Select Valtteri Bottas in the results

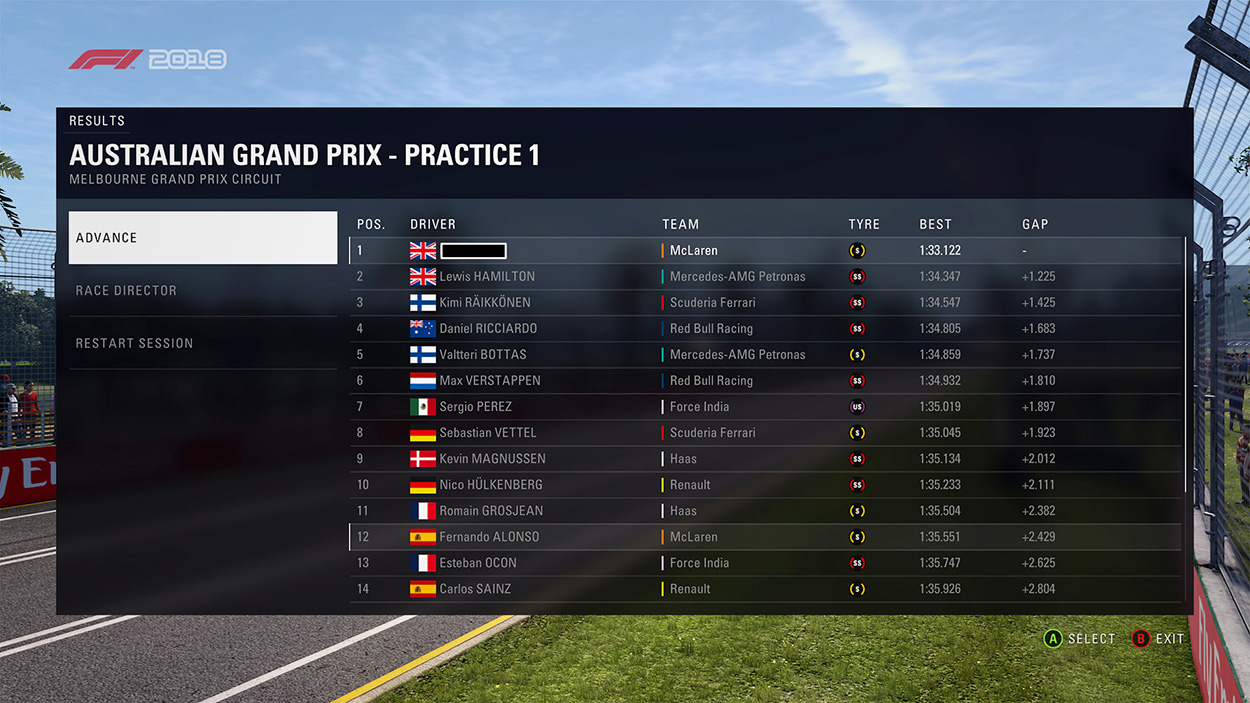(765, 355)
